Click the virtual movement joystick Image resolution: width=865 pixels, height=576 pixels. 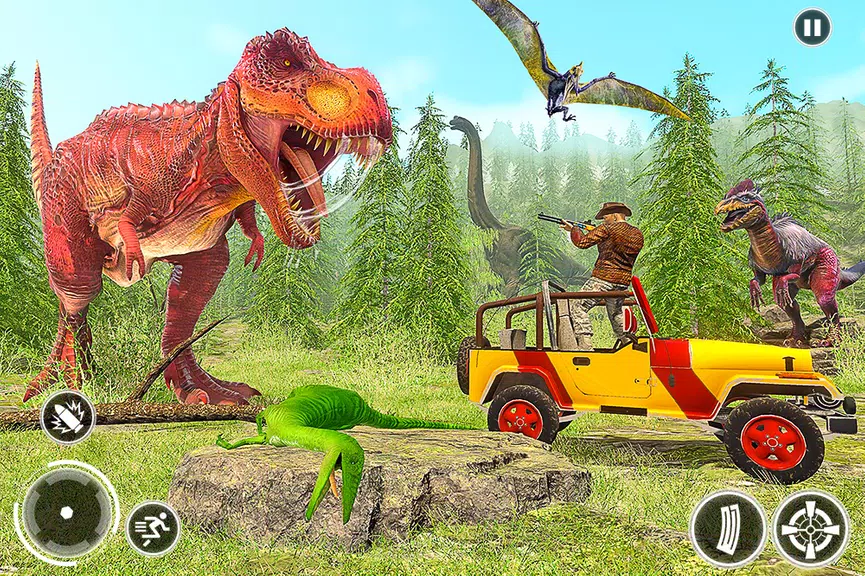click(x=66, y=512)
